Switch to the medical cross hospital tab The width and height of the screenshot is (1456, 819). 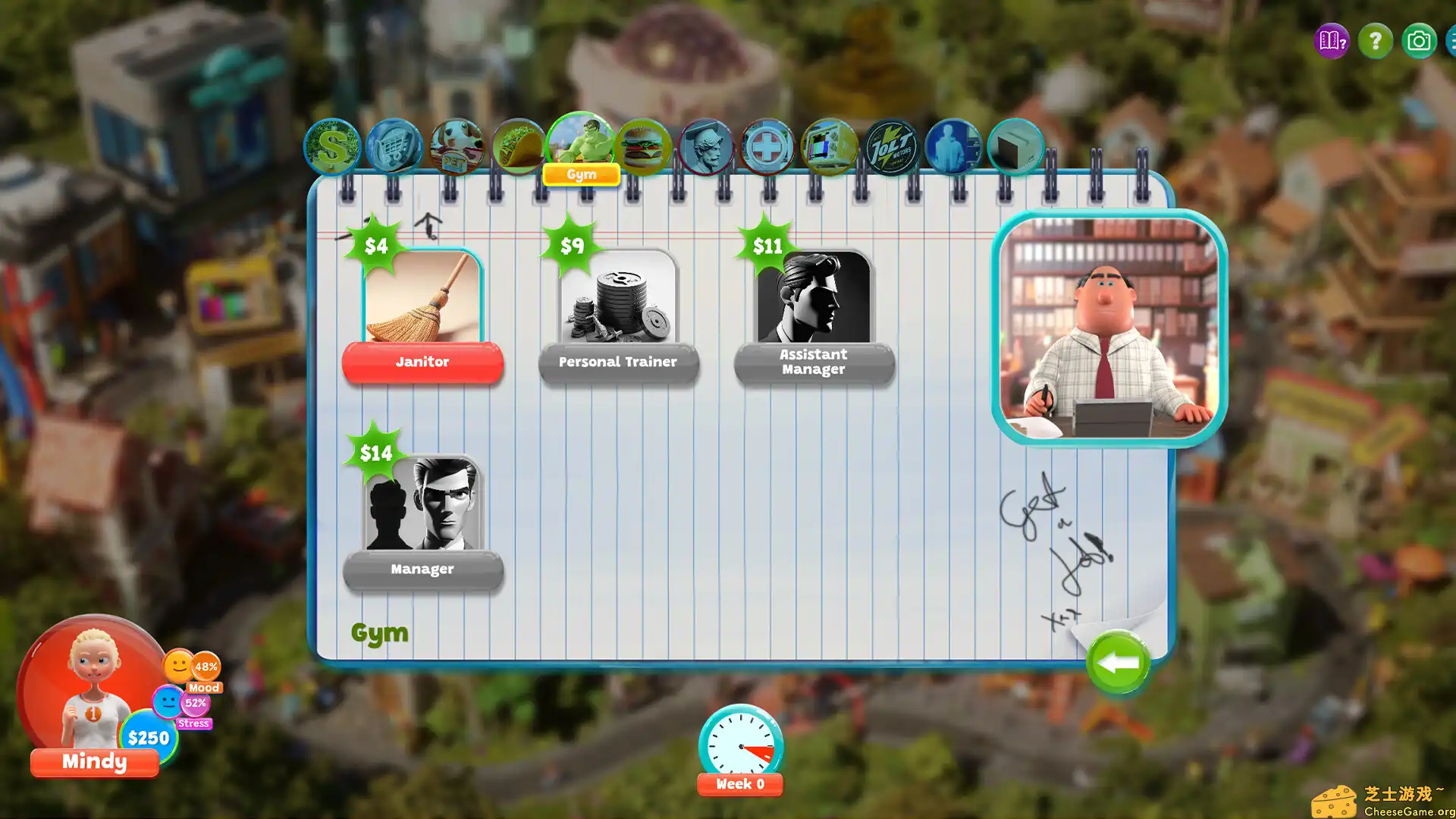point(767,146)
